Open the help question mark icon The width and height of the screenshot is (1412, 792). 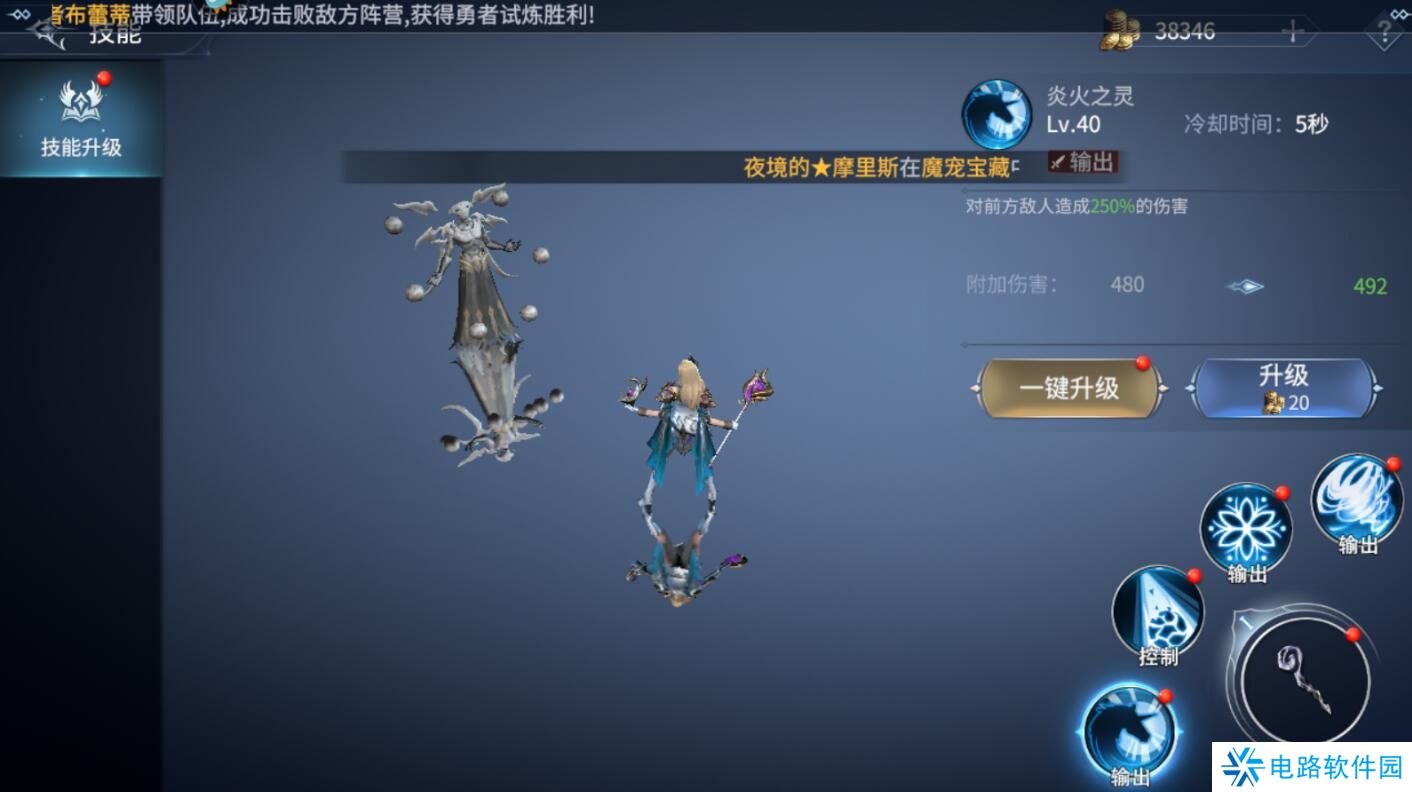pos(1384,32)
